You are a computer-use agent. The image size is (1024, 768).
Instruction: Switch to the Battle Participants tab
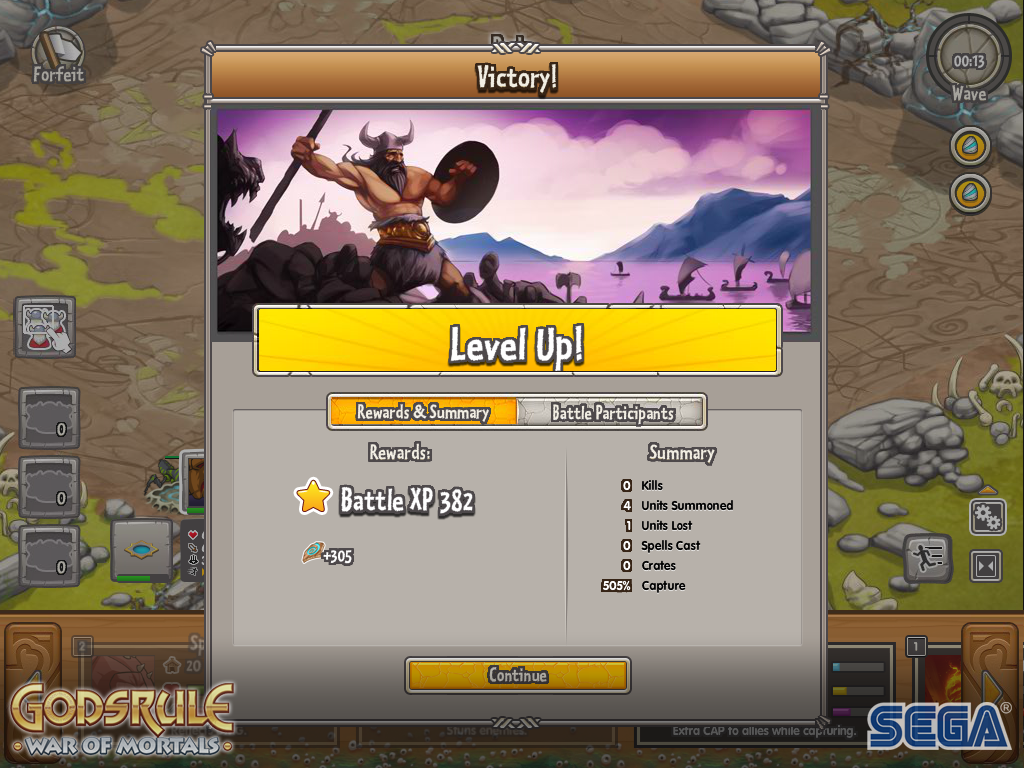612,412
